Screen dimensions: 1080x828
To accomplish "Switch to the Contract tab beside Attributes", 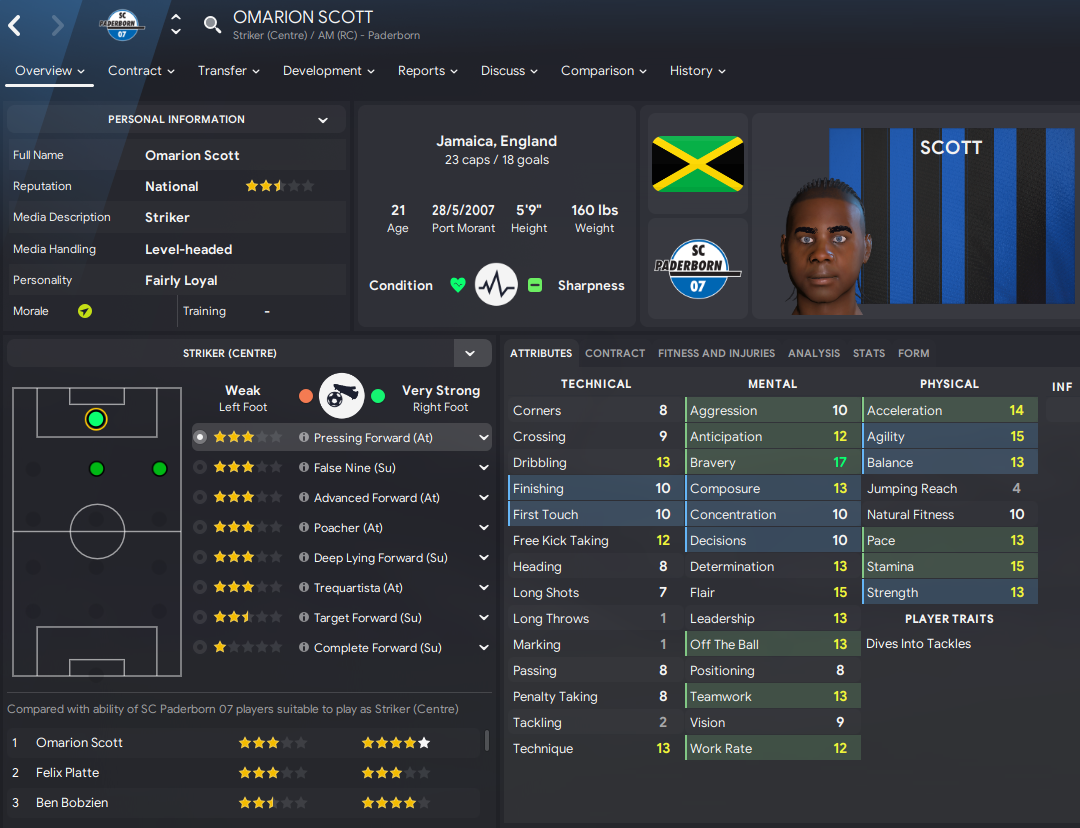I will [615, 353].
